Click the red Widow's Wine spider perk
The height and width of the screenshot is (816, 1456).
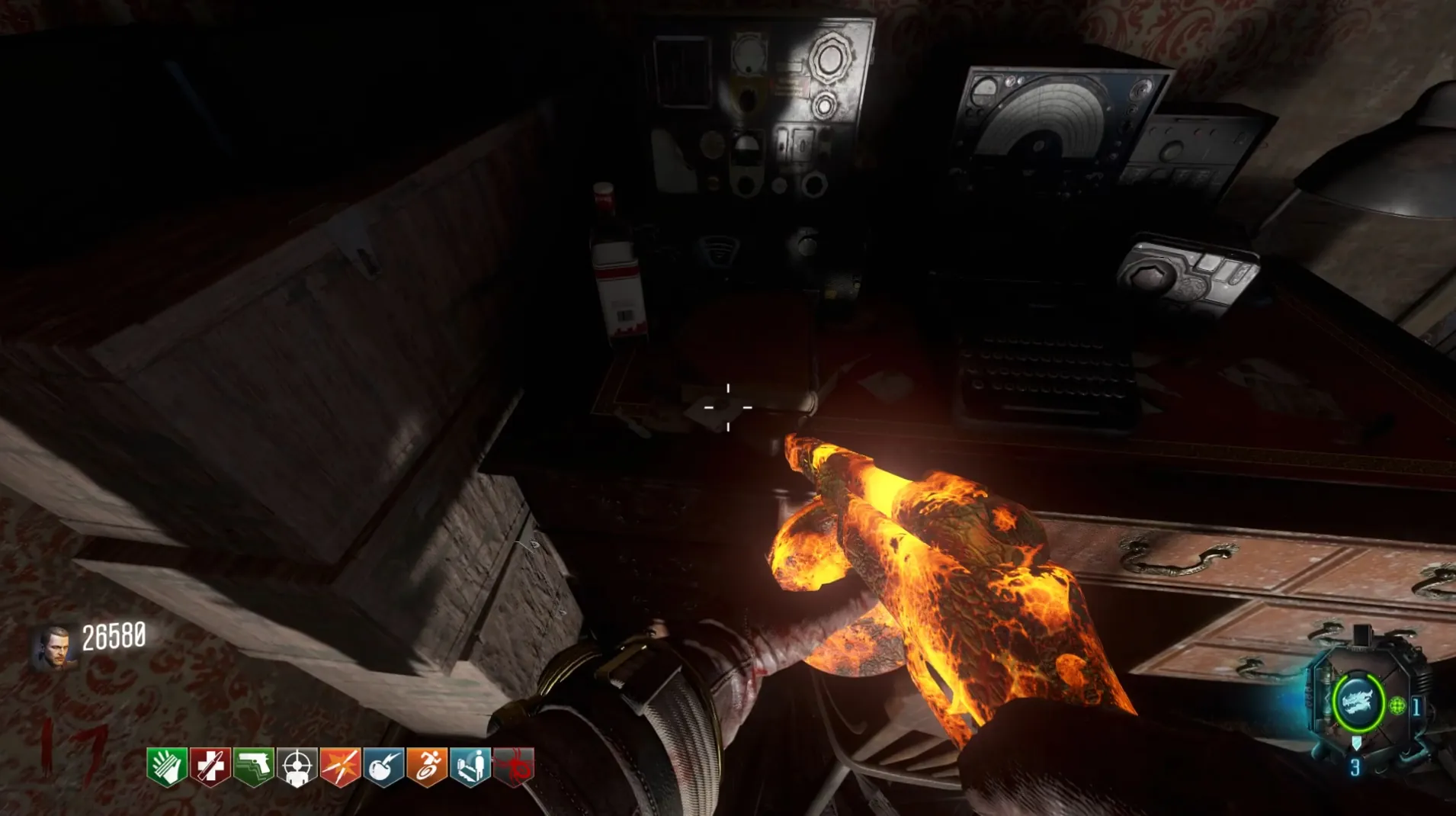[x=514, y=766]
